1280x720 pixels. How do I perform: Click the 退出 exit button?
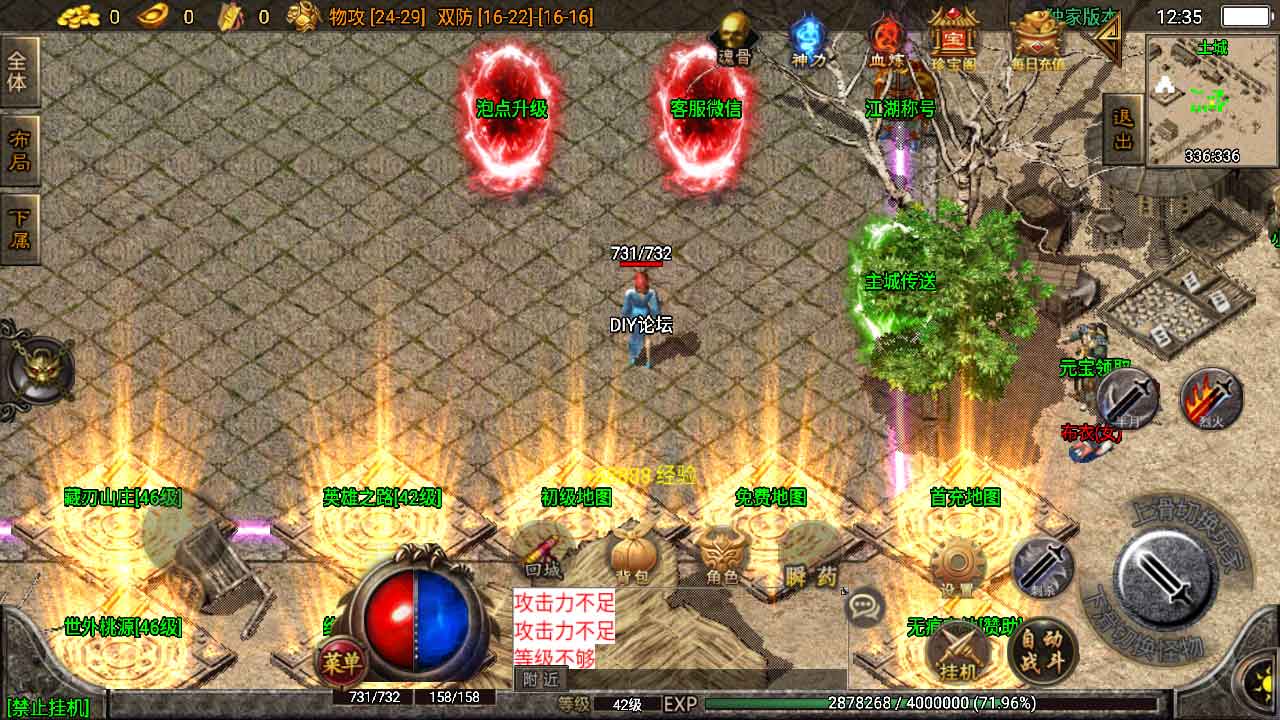click(x=1122, y=130)
